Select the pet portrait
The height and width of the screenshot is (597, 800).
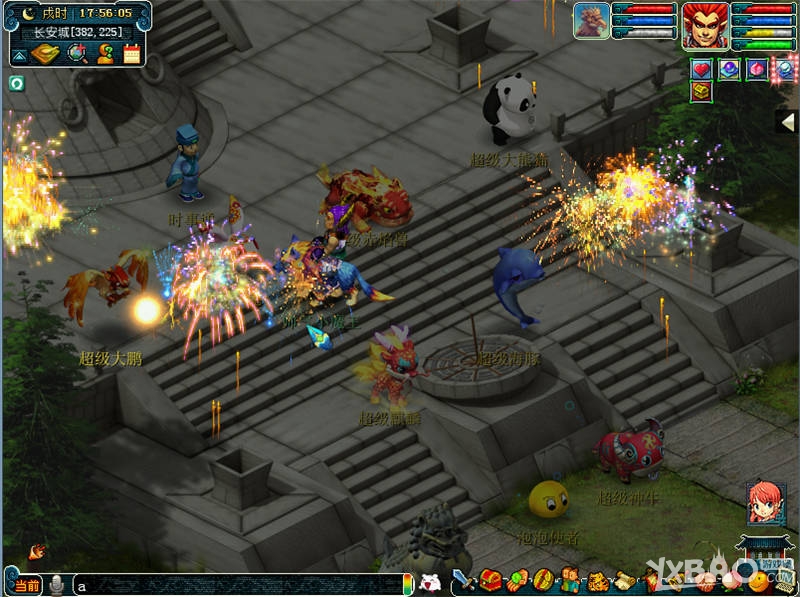tap(591, 21)
